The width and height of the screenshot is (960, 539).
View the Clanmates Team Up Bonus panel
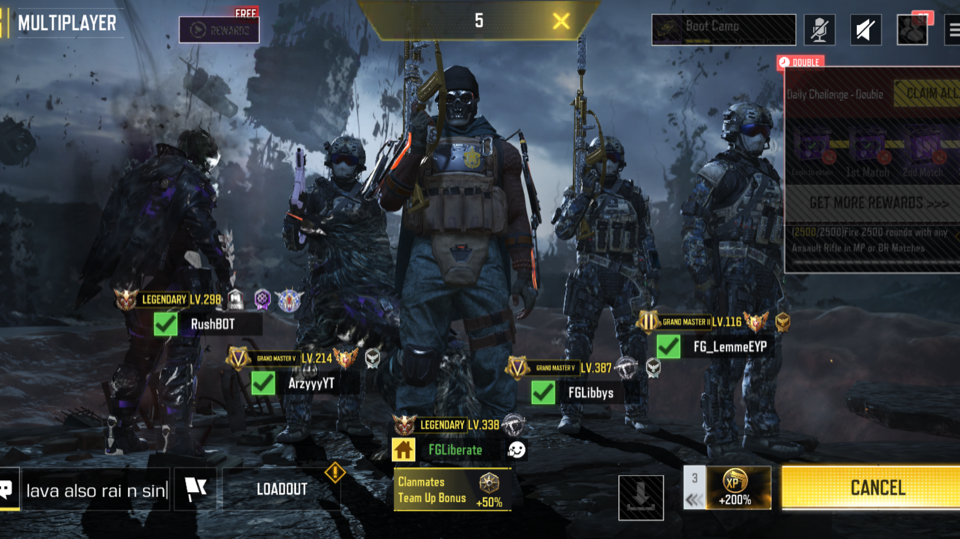(452, 490)
